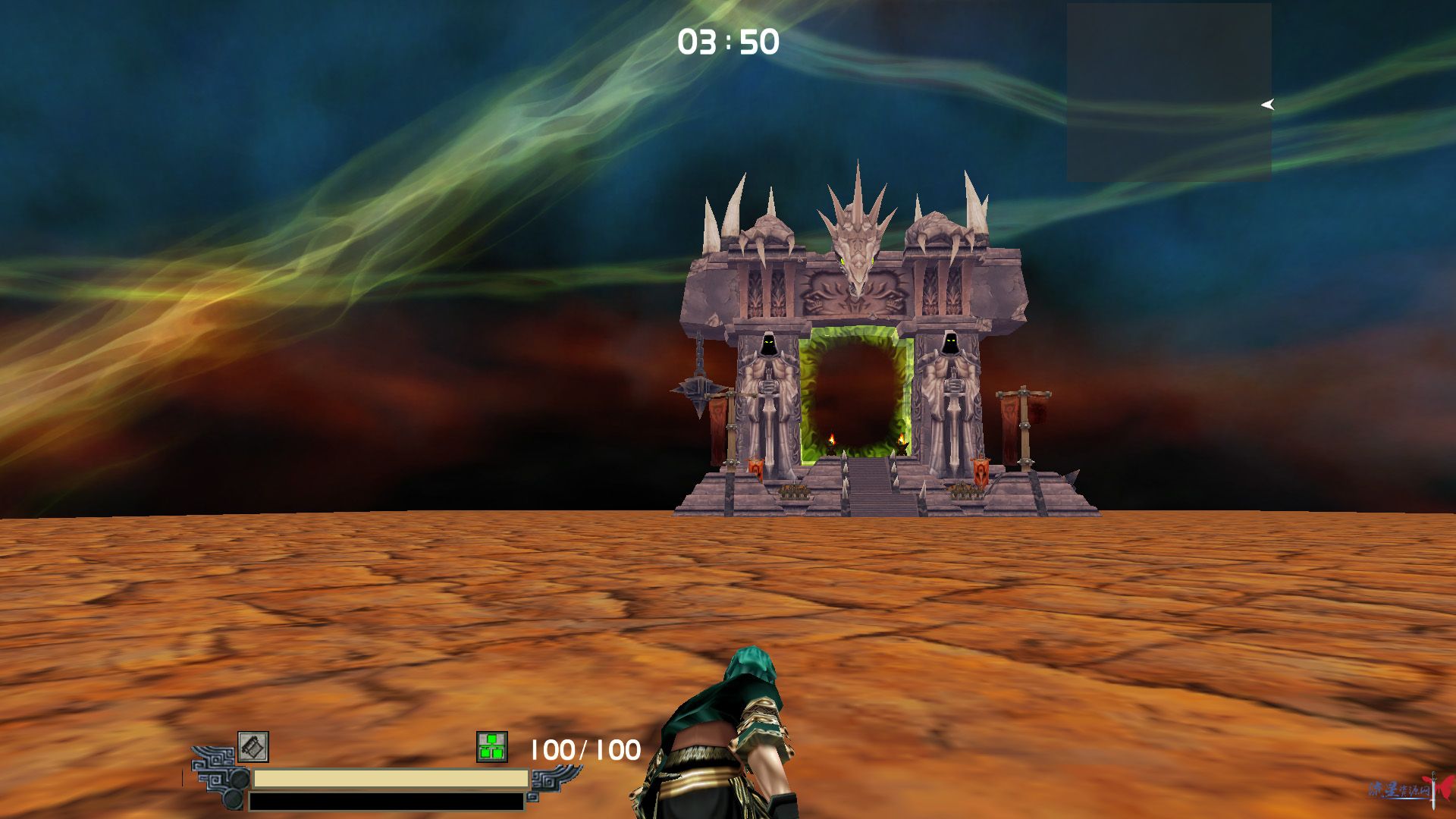
Task: Click the dark minimap panel
Action: (x=1169, y=92)
